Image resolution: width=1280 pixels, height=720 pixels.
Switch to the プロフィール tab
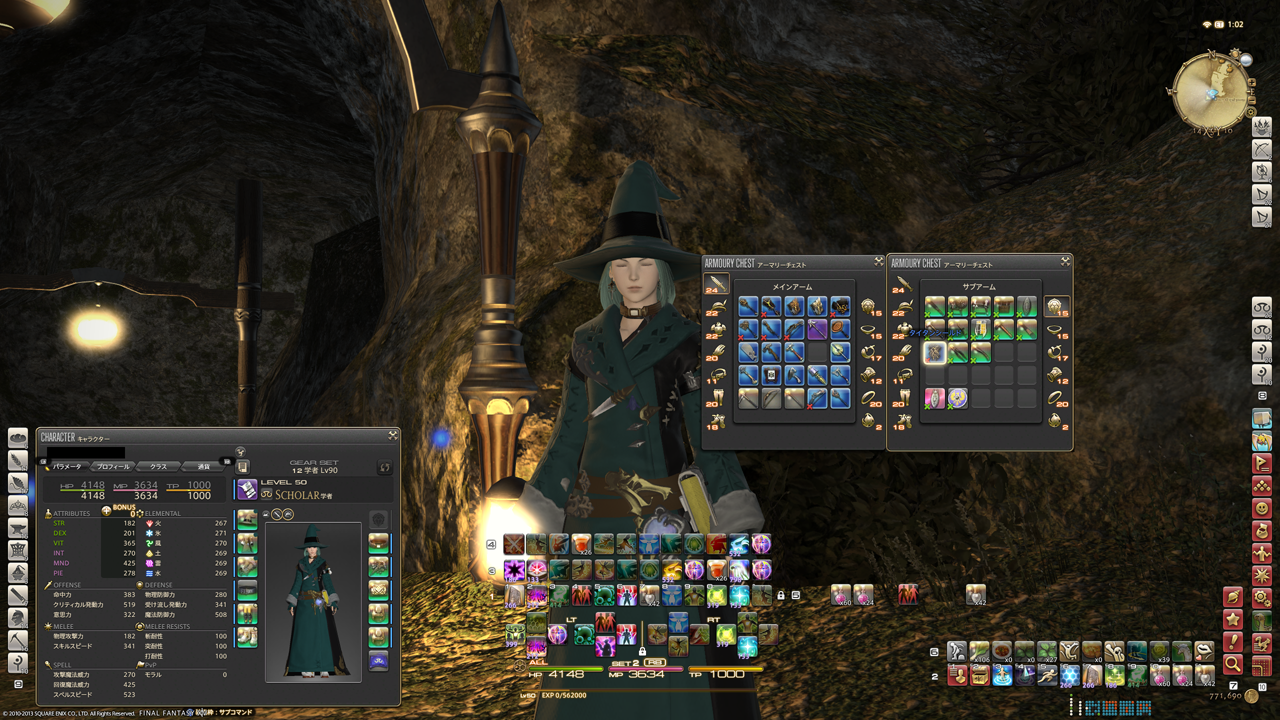pos(111,466)
